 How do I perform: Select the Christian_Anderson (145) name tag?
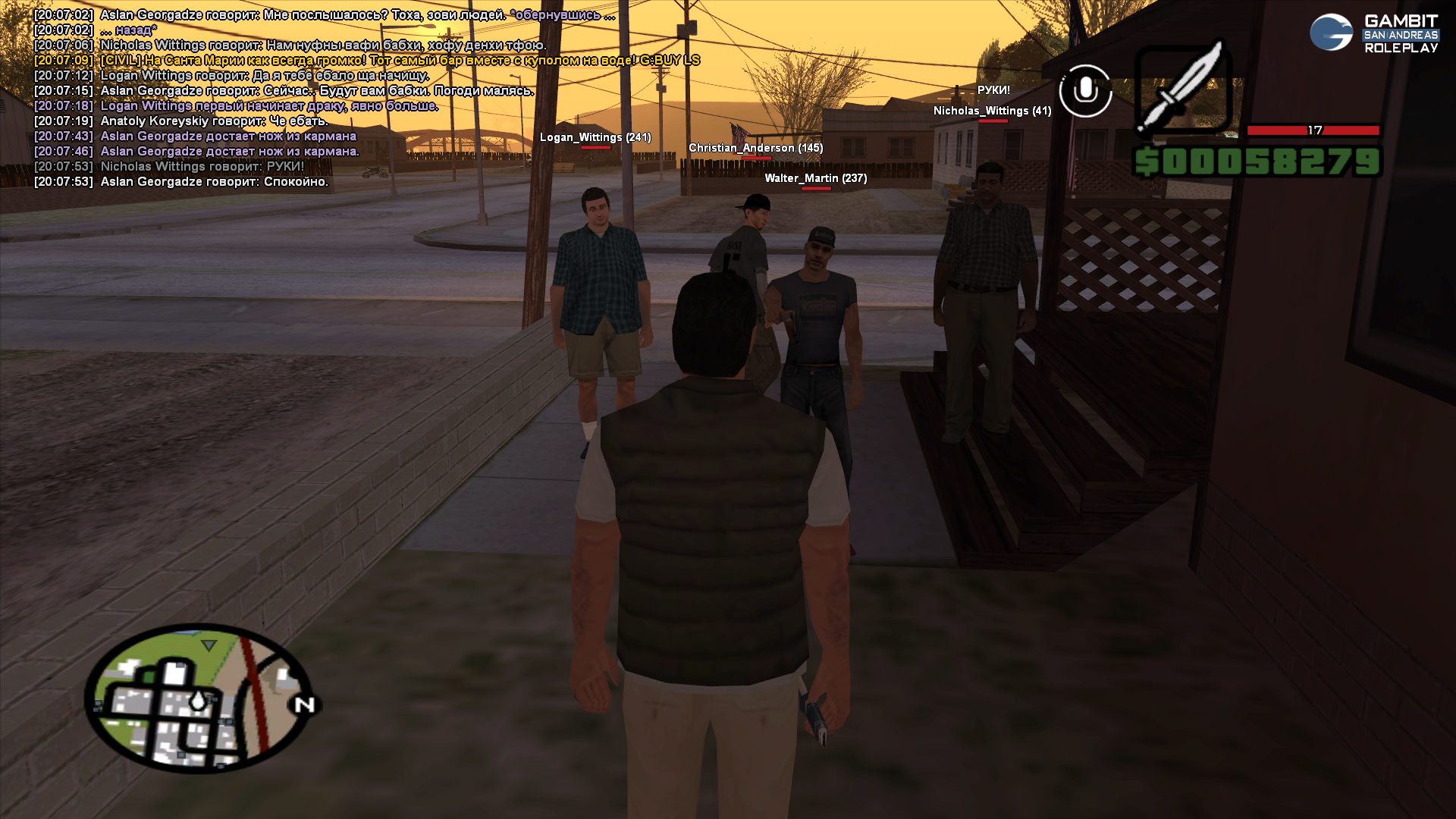[755, 148]
